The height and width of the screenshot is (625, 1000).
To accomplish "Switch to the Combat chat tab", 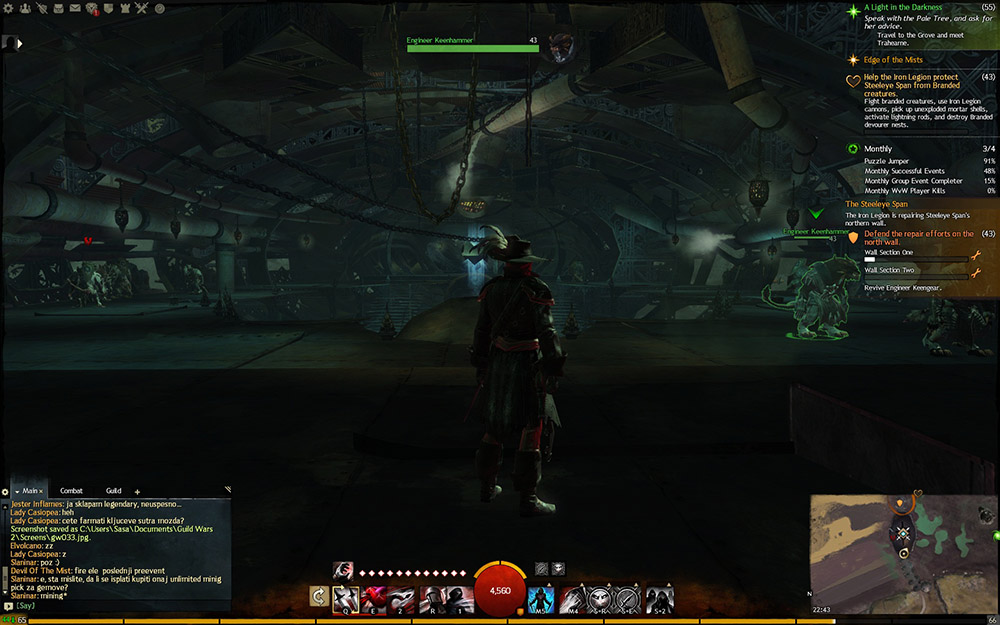I will pos(71,491).
